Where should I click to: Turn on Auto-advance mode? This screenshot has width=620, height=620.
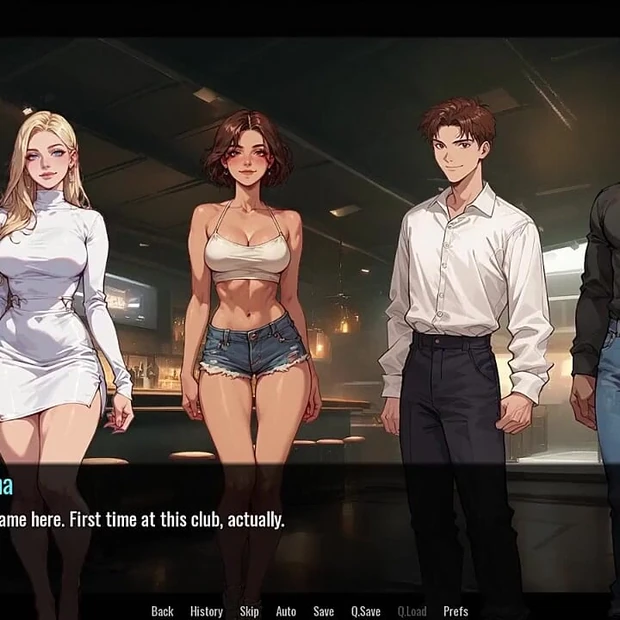(286, 611)
